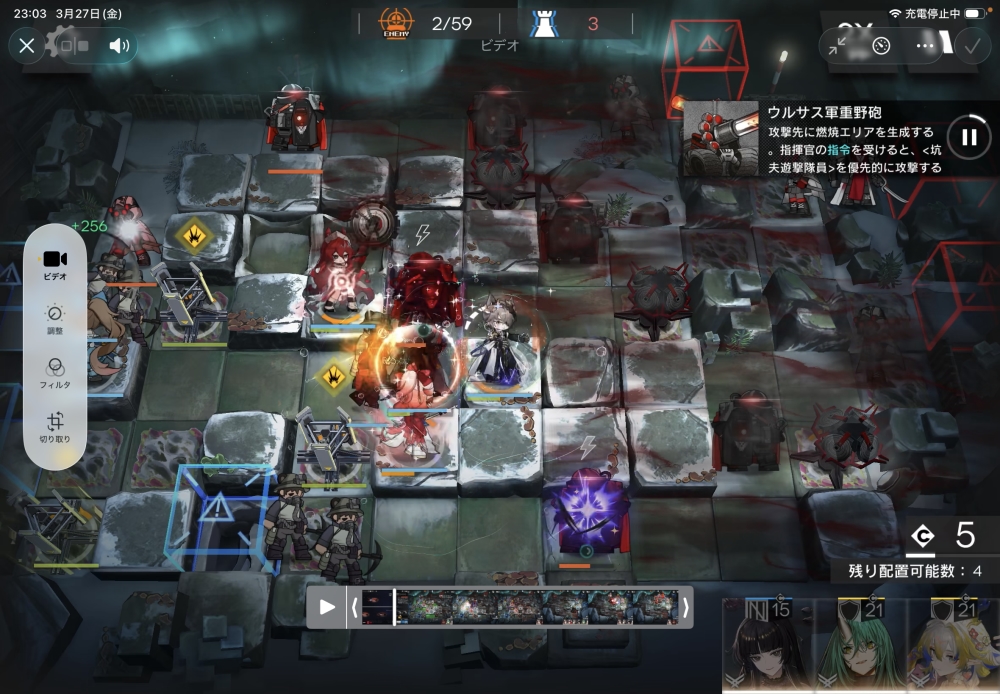Open the フィルタ filter tool
The width and height of the screenshot is (1000, 694).
[55, 374]
